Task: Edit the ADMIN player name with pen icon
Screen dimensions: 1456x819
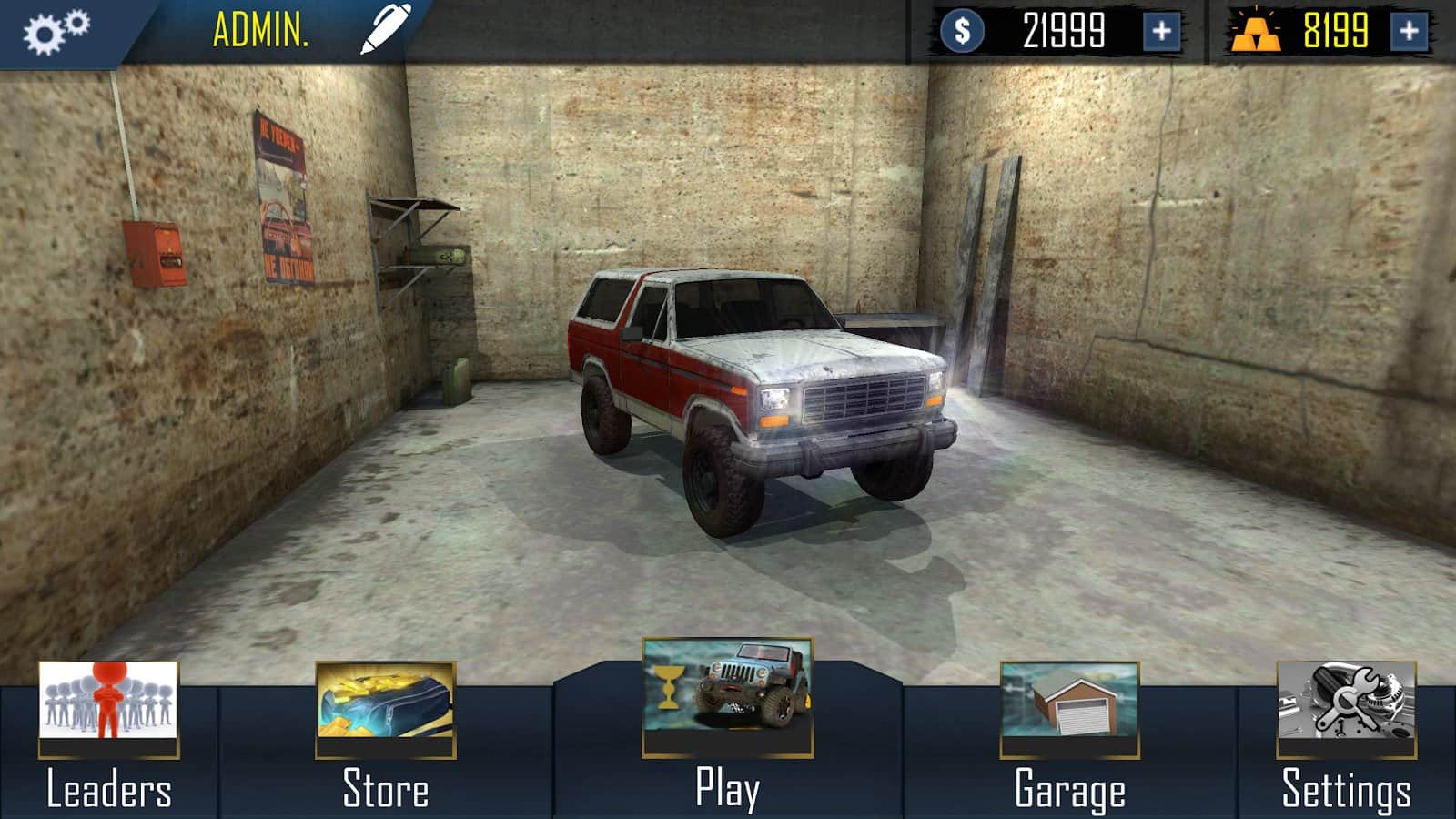Action: click(x=386, y=29)
